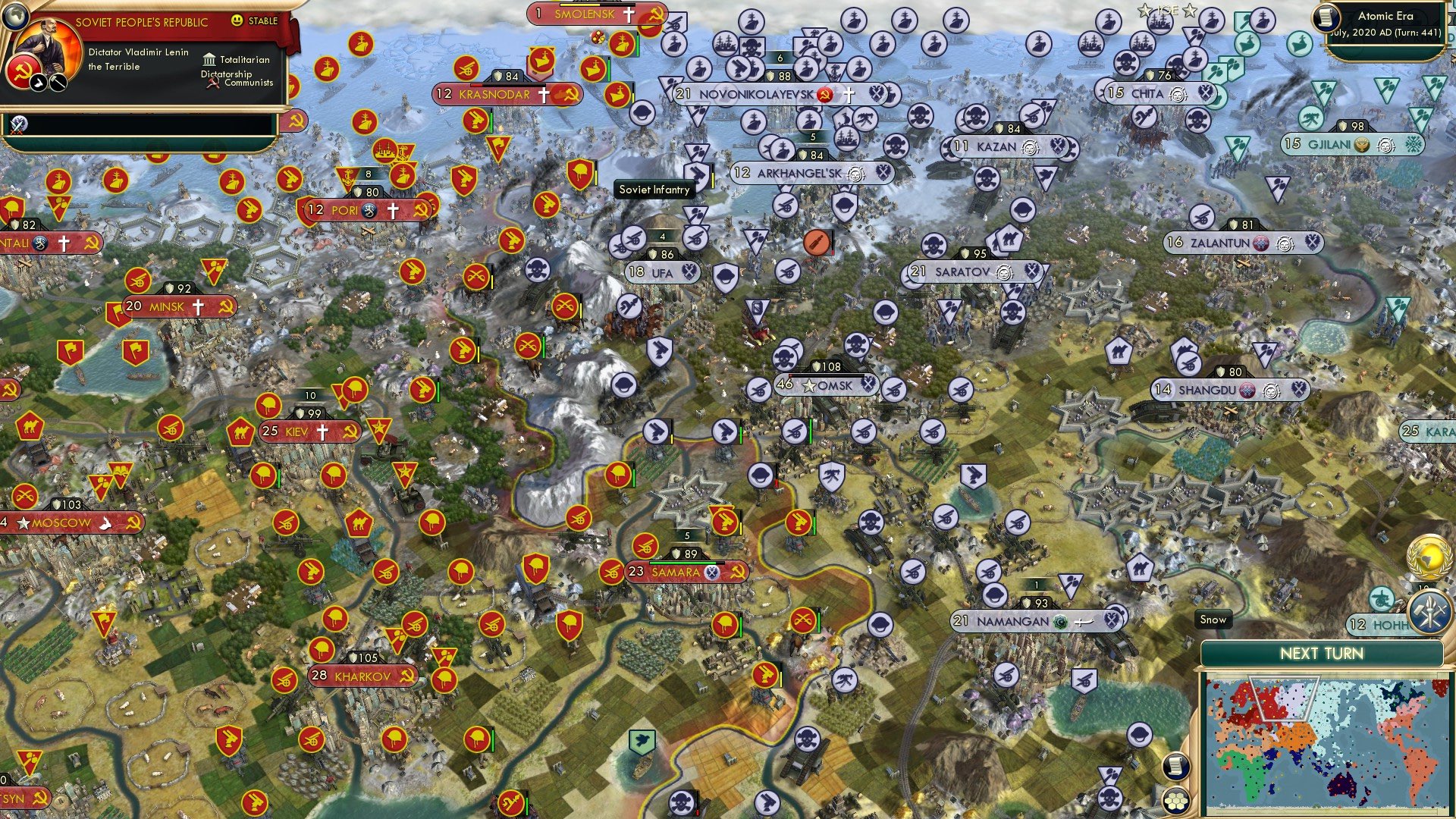Click the smiley face beside STABLE status
The width and height of the screenshot is (1456, 819).
(x=237, y=20)
